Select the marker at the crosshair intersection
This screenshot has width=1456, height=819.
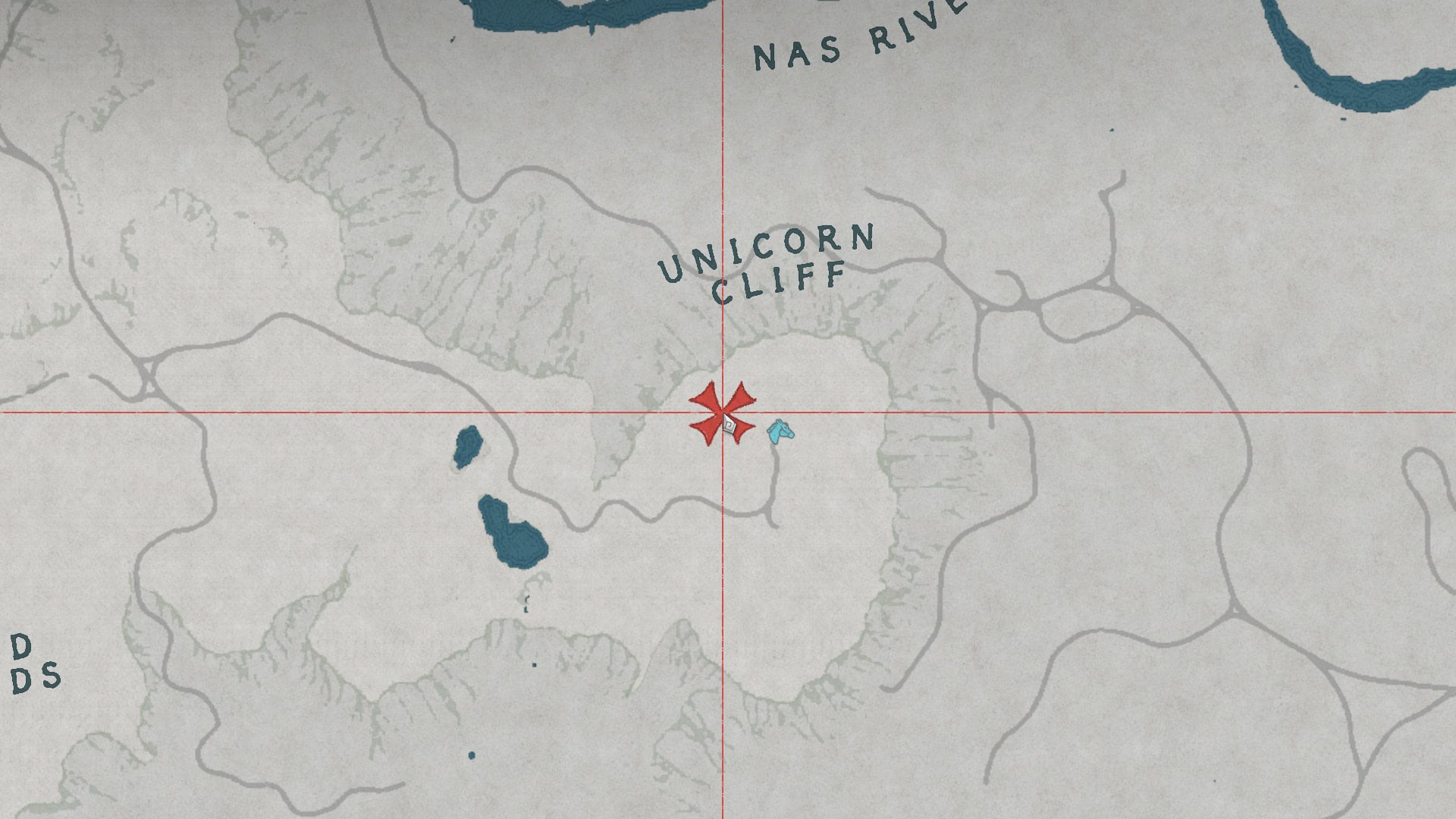click(722, 410)
